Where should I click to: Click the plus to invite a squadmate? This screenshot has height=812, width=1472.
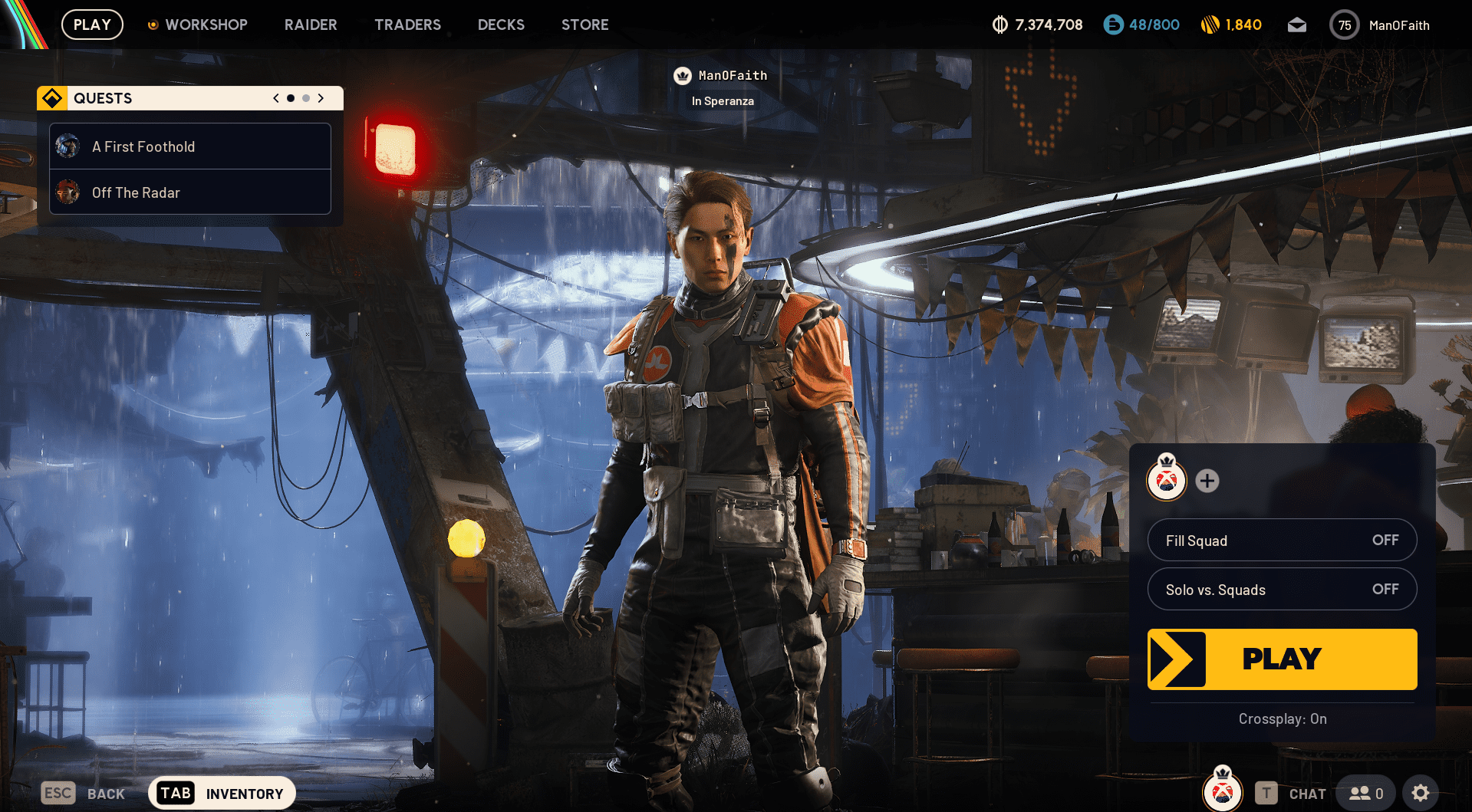[x=1207, y=482]
